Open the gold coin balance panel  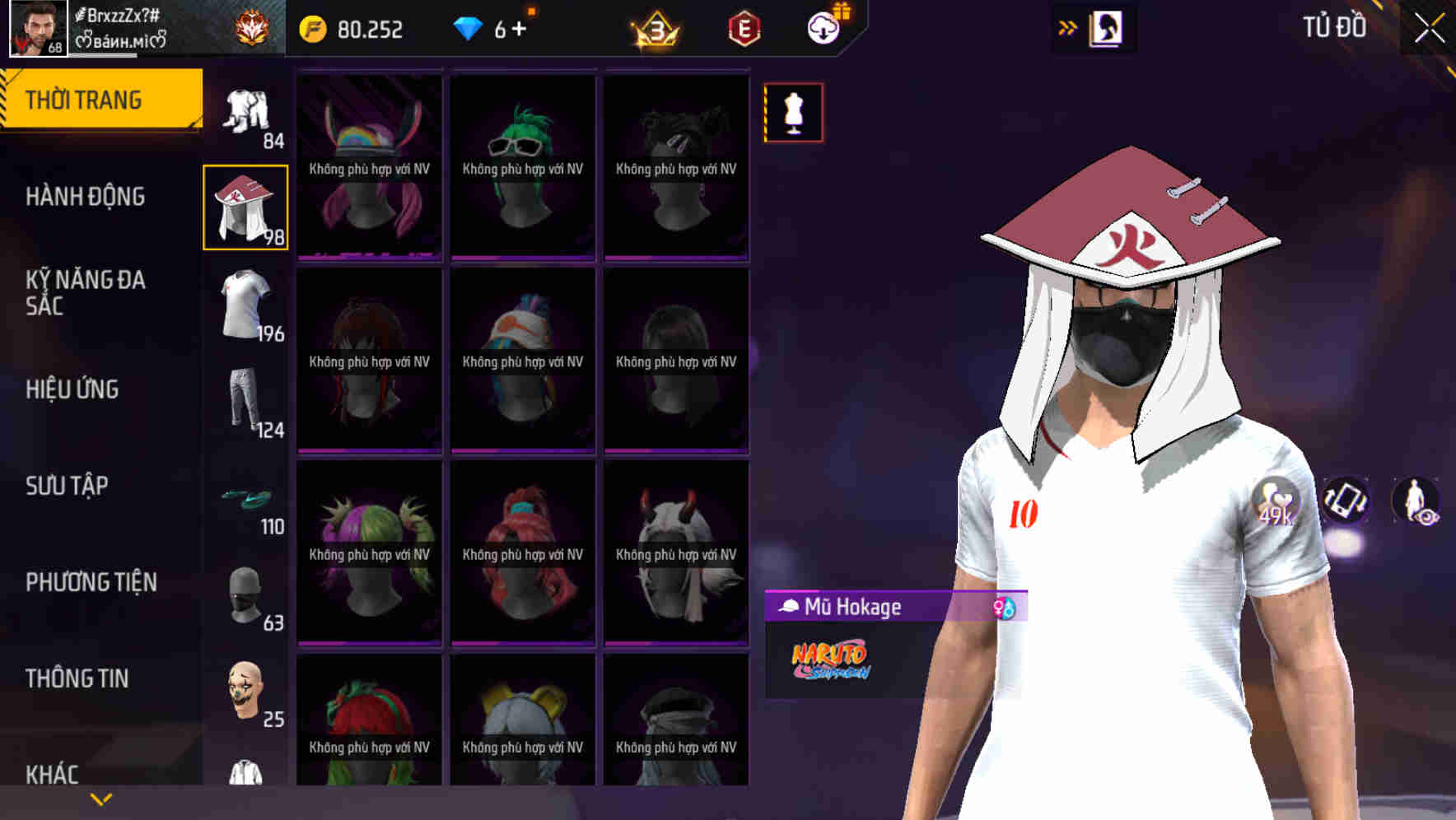(354, 28)
